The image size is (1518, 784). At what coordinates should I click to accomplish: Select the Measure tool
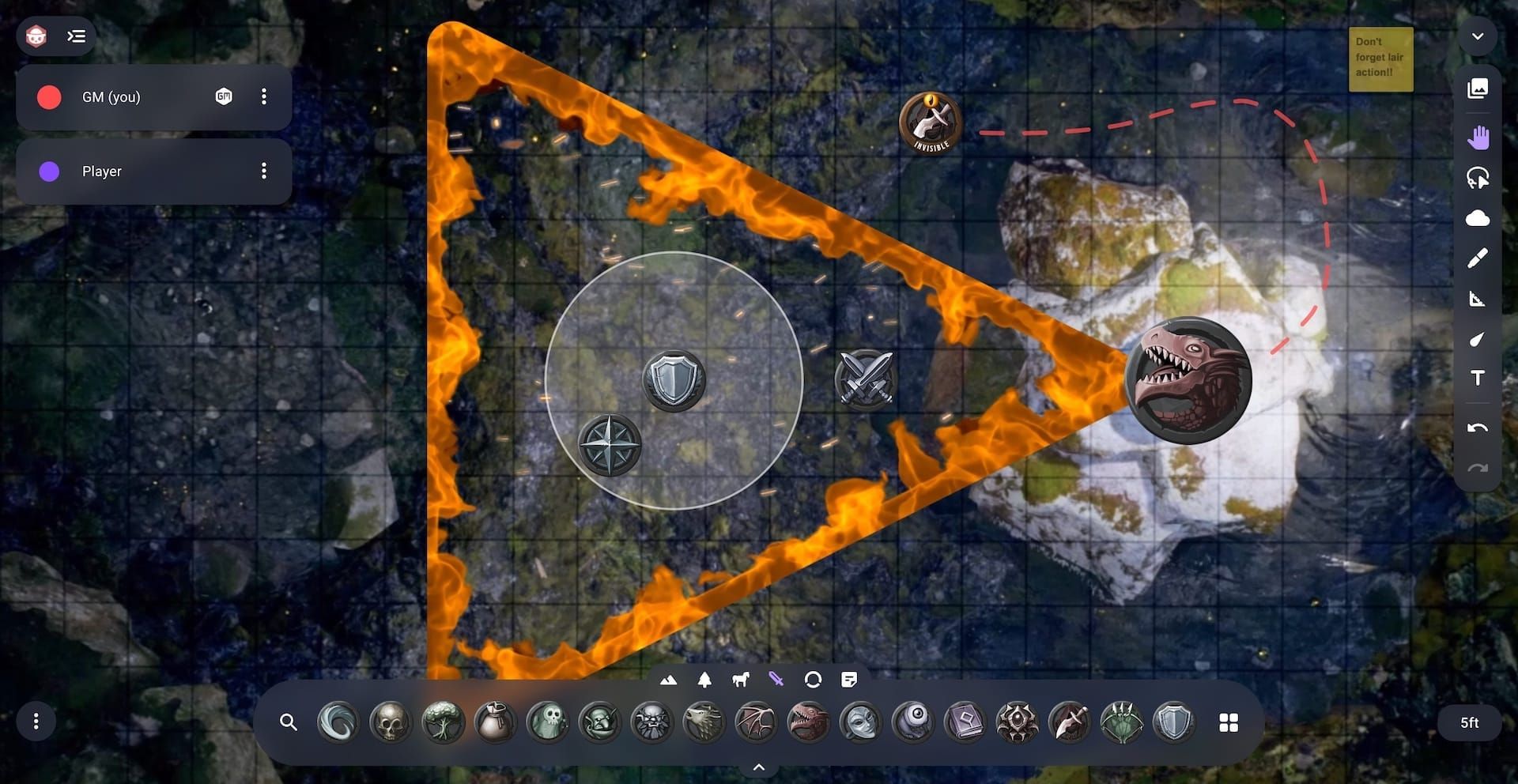point(1478,298)
